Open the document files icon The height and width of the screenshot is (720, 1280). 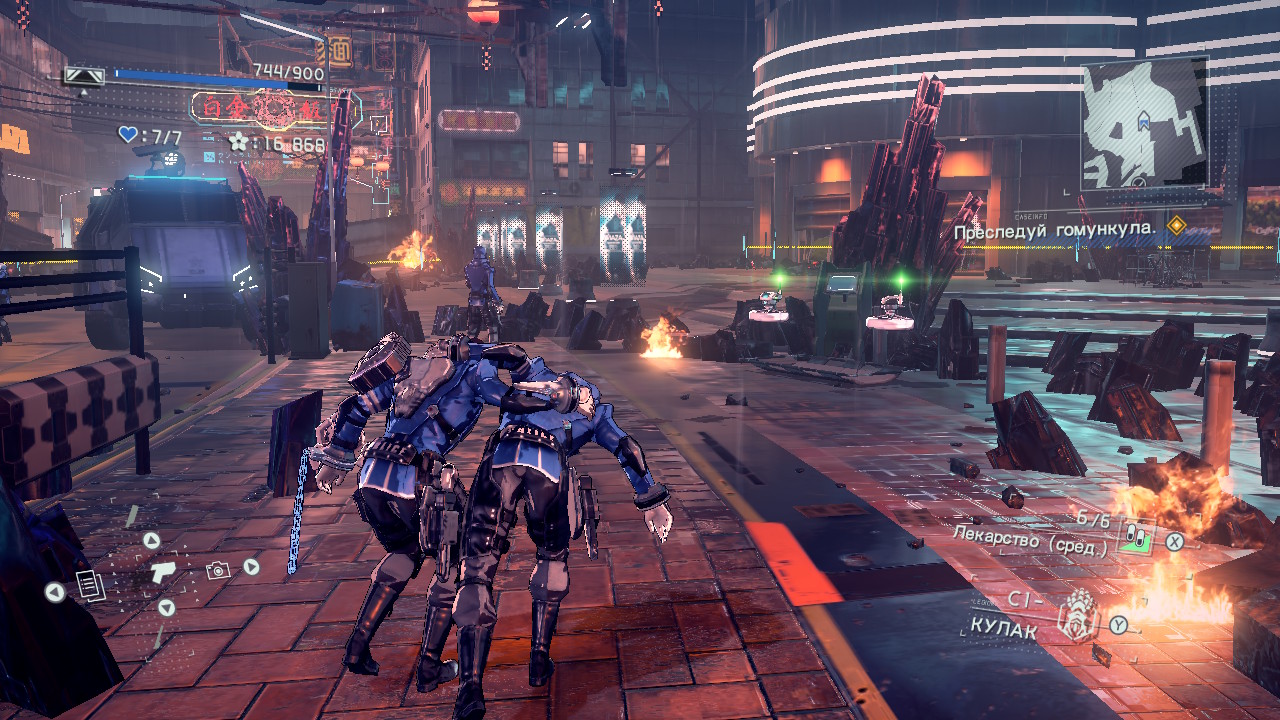pos(89,585)
